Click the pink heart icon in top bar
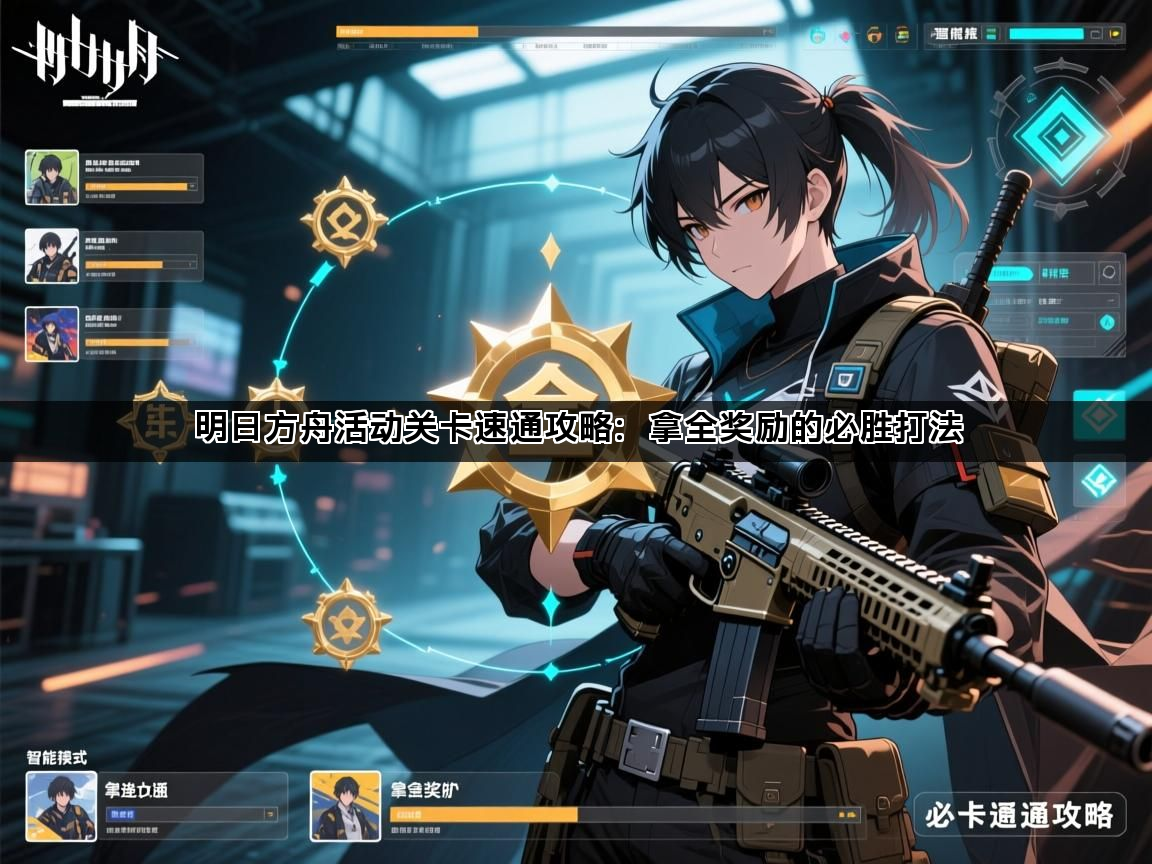This screenshot has width=1152, height=864. 845,35
